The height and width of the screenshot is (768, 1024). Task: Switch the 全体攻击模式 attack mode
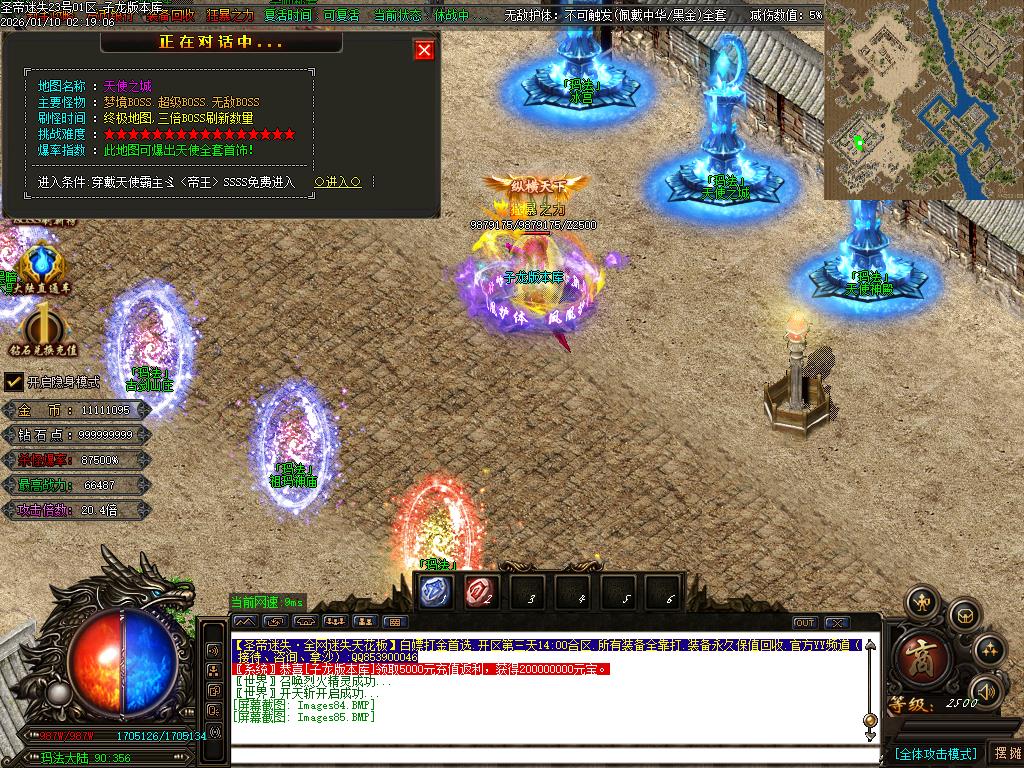[935, 753]
